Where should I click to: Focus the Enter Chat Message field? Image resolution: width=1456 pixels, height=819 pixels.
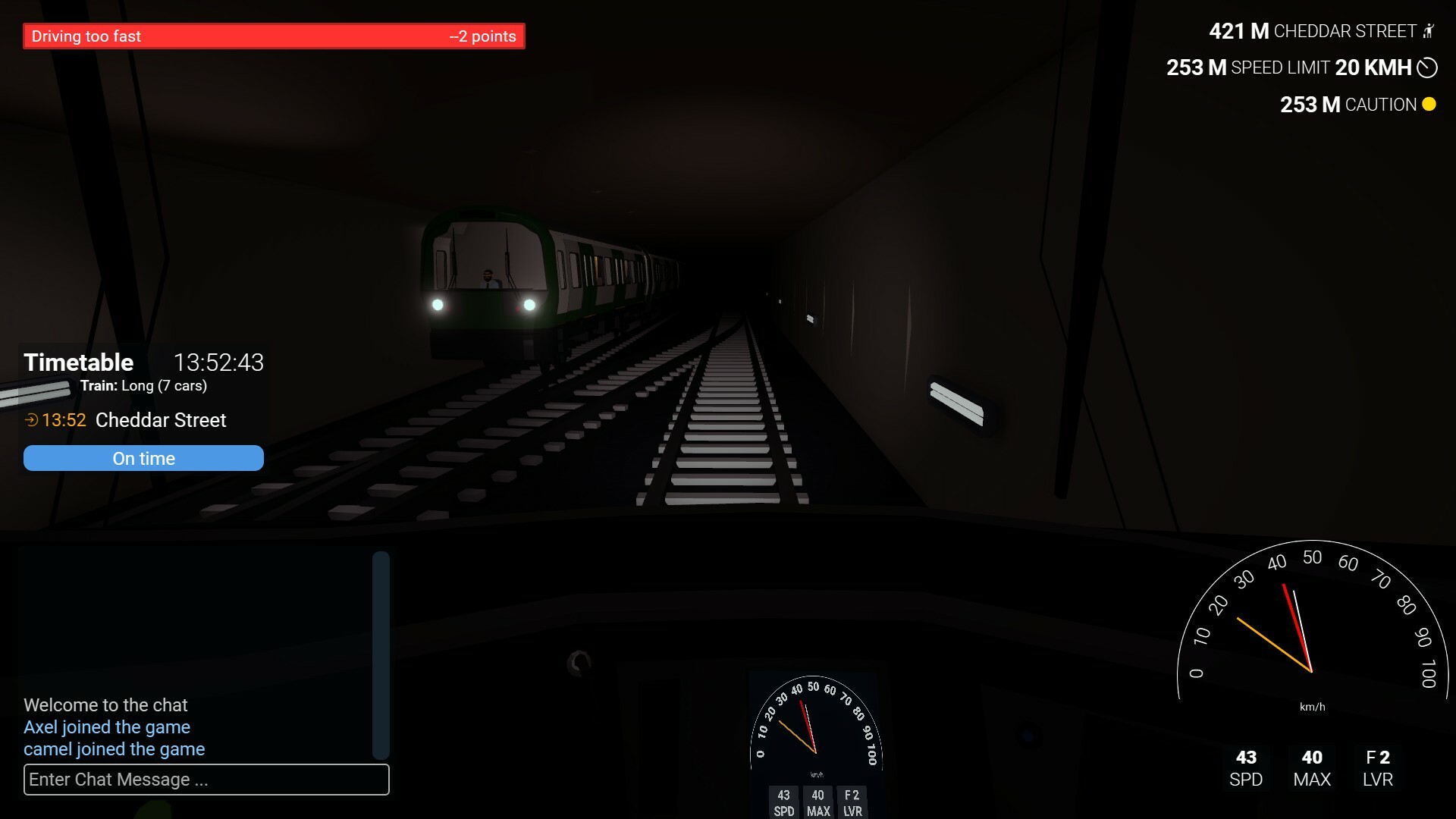tap(206, 780)
